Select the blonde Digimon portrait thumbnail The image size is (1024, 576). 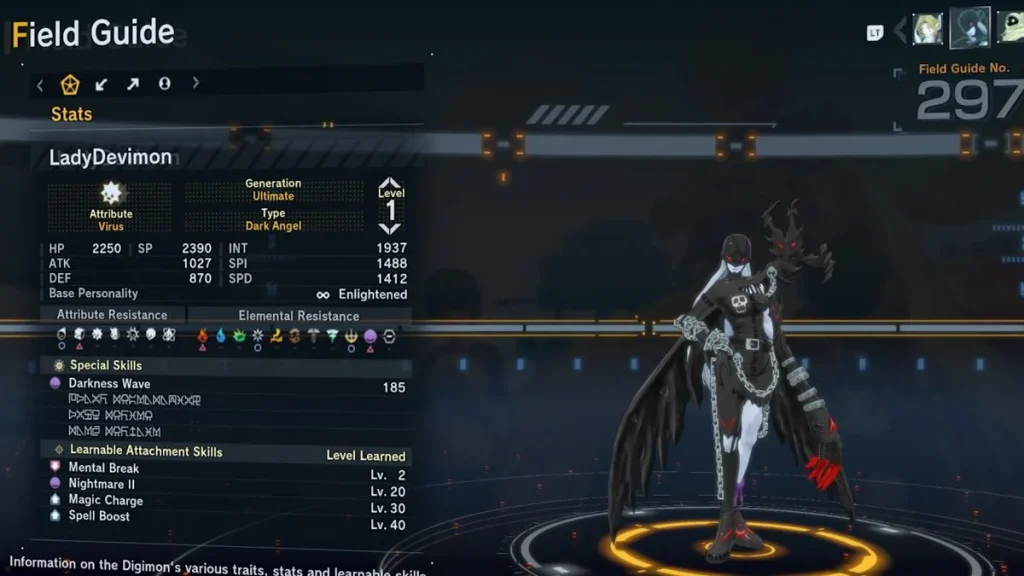pos(928,29)
